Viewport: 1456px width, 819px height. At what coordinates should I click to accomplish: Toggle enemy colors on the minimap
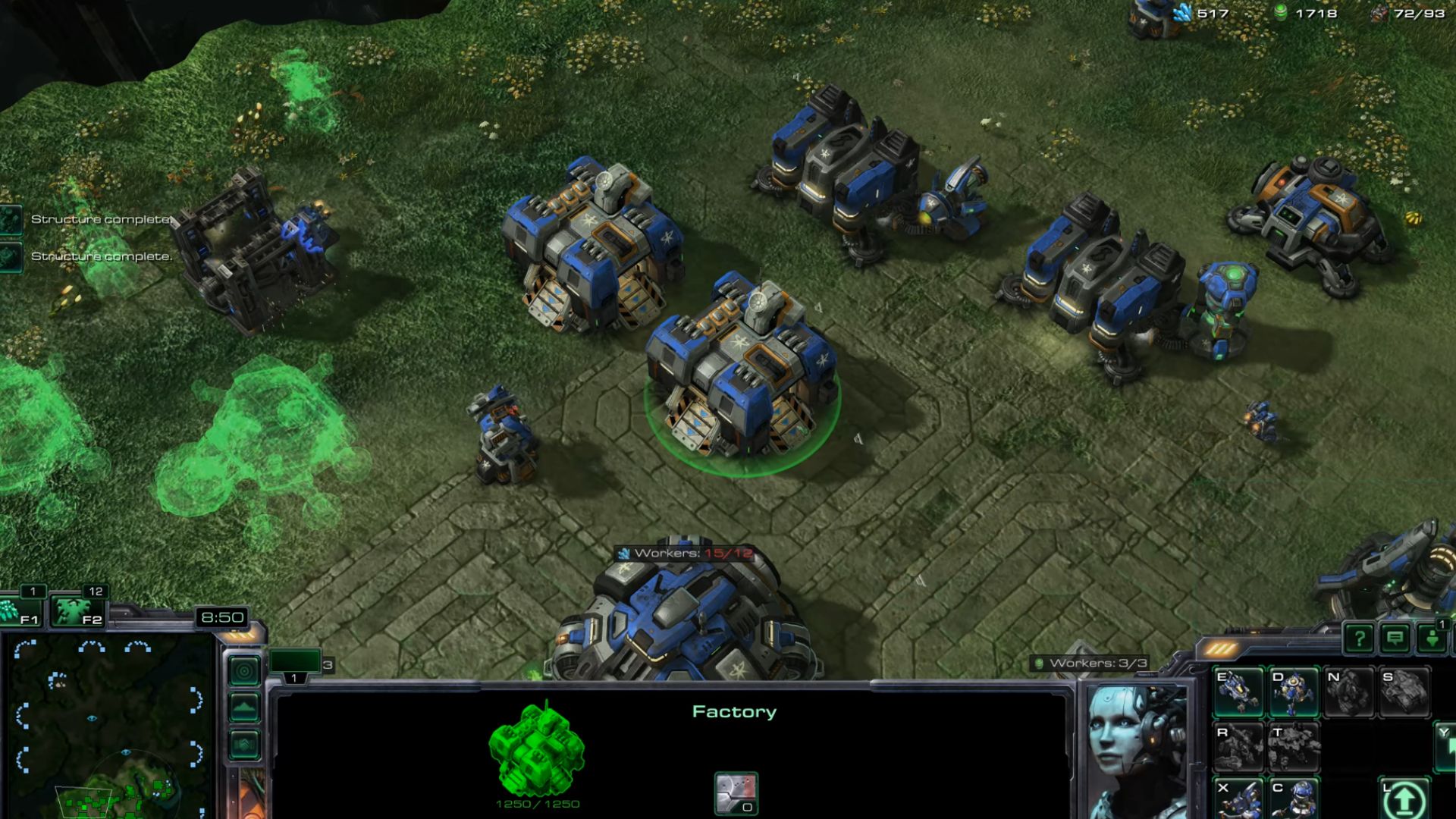(x=244, y=743)
